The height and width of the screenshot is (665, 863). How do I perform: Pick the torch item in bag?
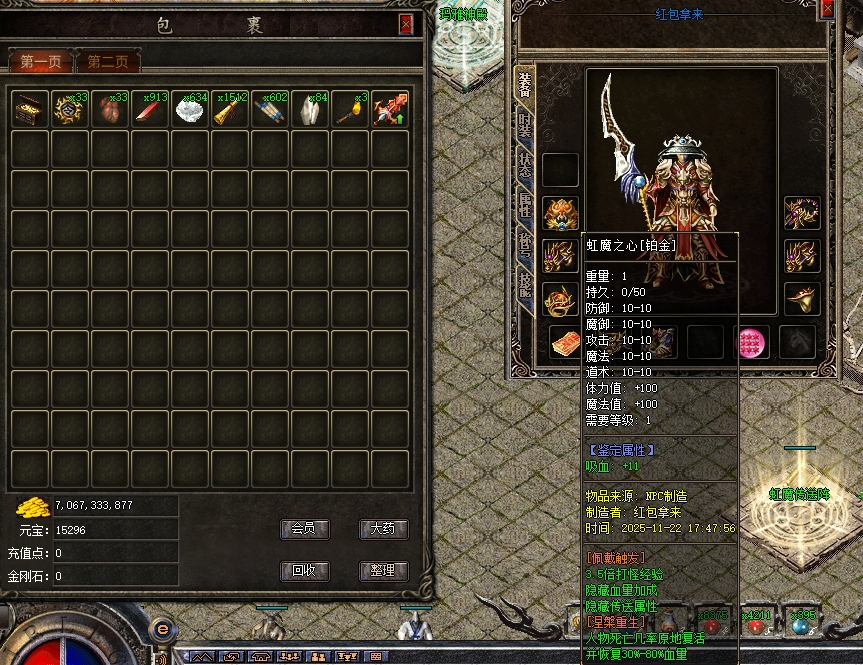coord(350,109)
